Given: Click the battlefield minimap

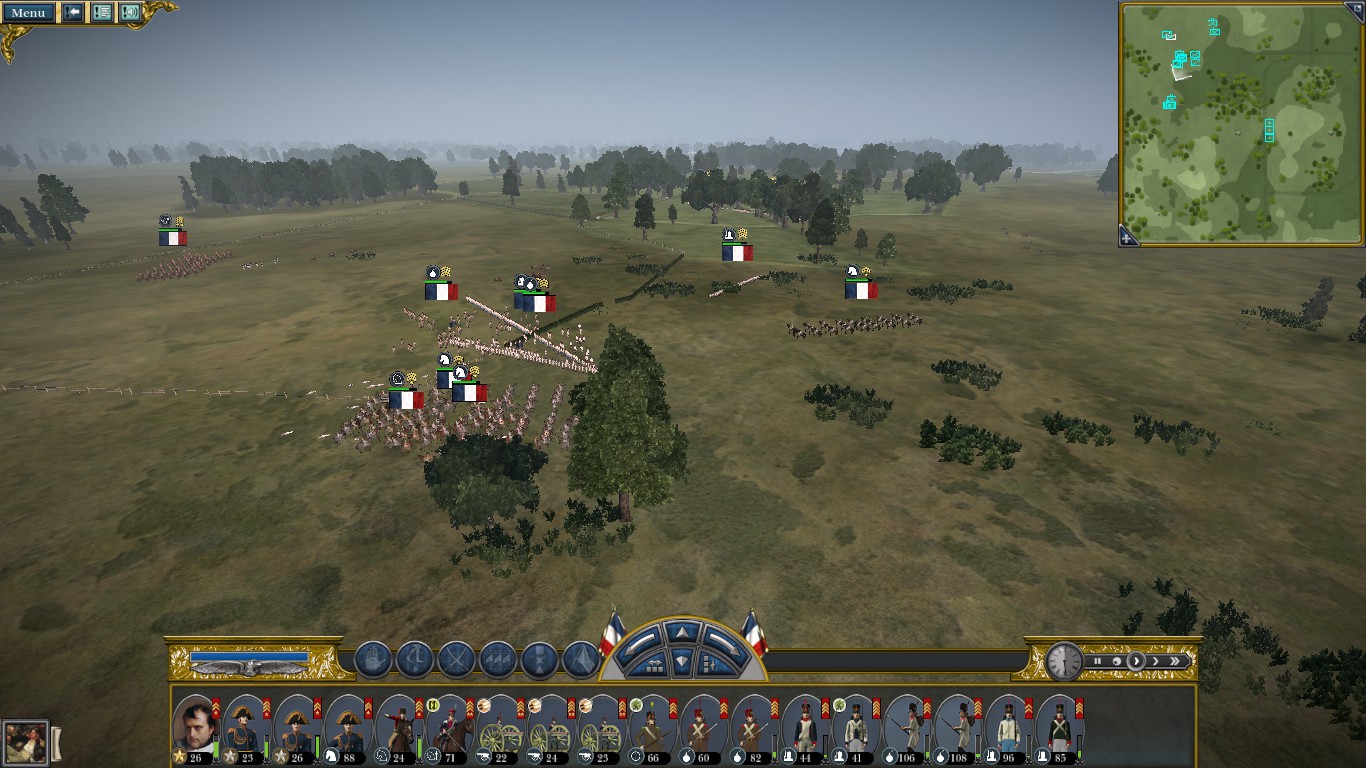Looking at the screenshot, I should pos(1241,120).
